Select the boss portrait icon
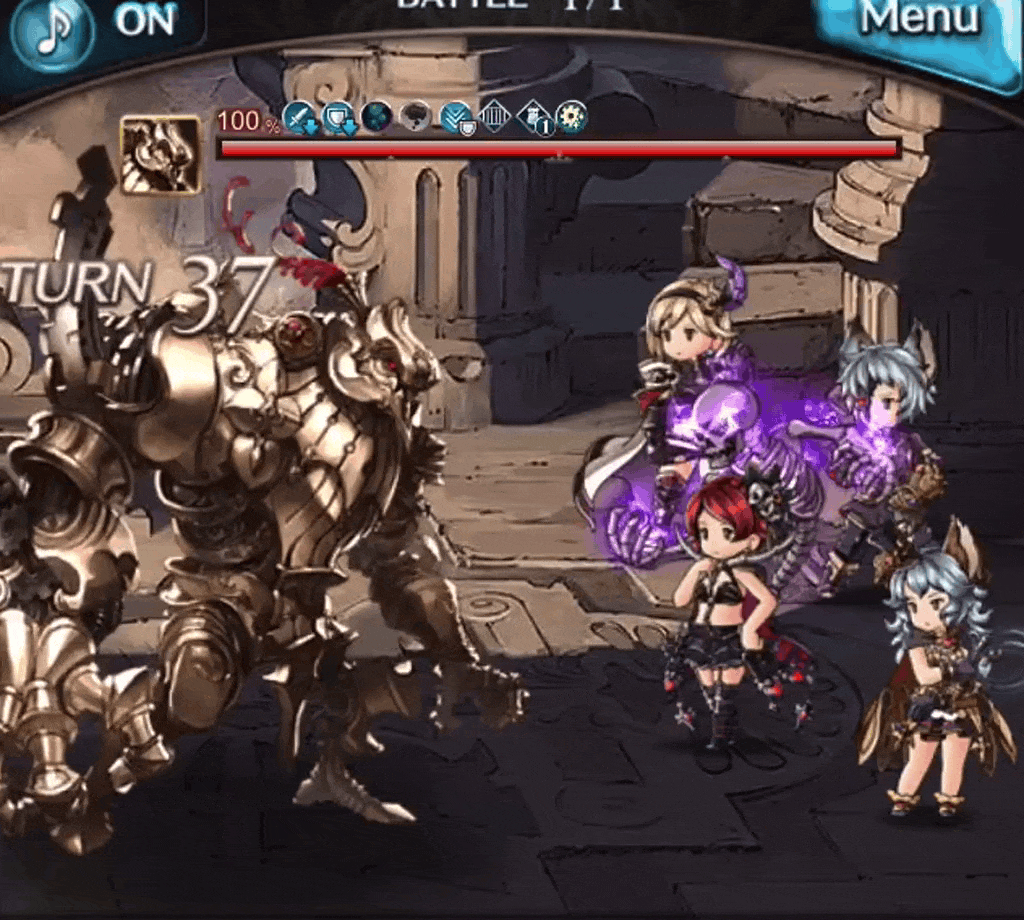Viewport: 1024px width, 920px height. 160,154
